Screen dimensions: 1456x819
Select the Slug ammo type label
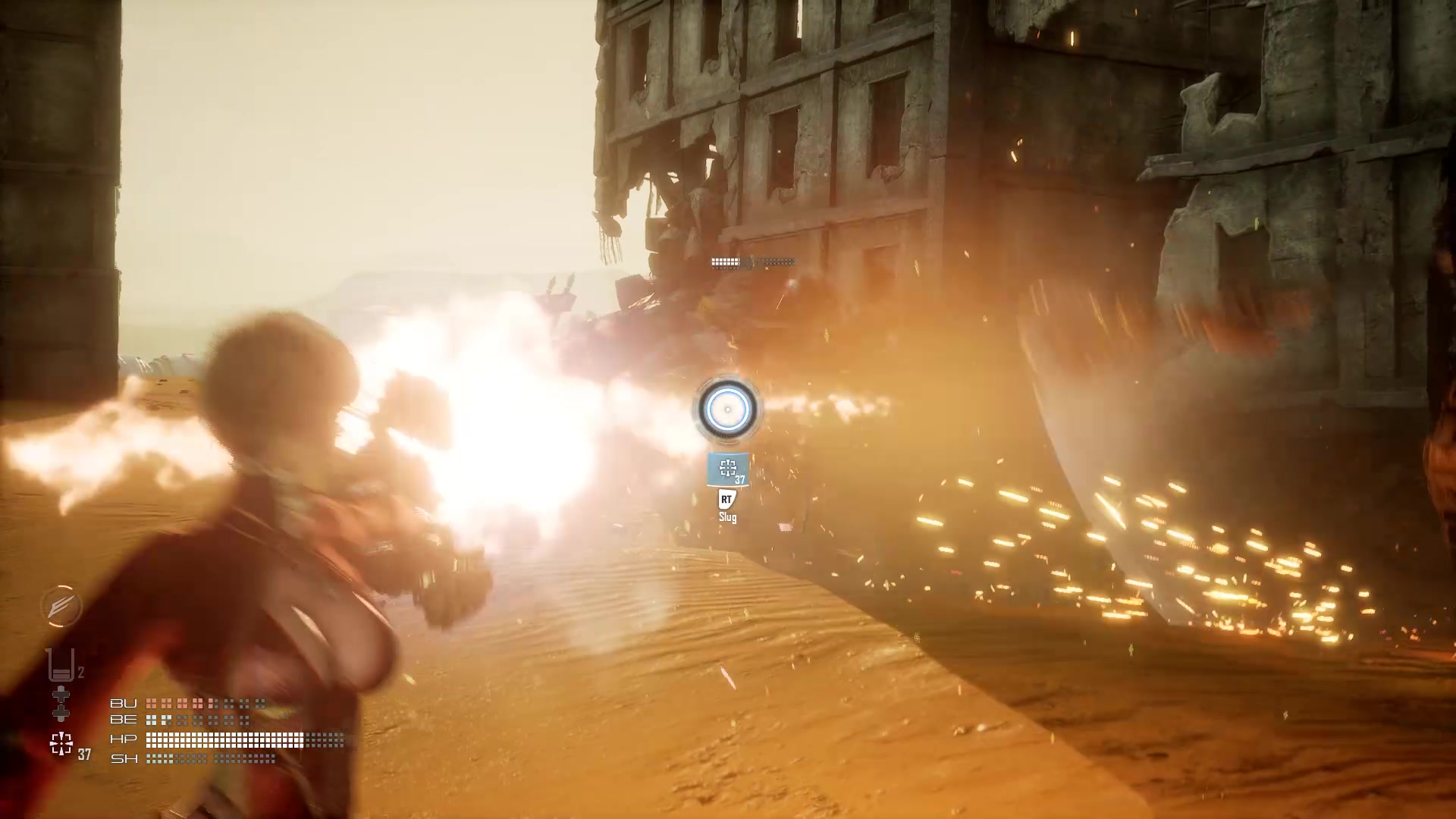tap(728, 517)
